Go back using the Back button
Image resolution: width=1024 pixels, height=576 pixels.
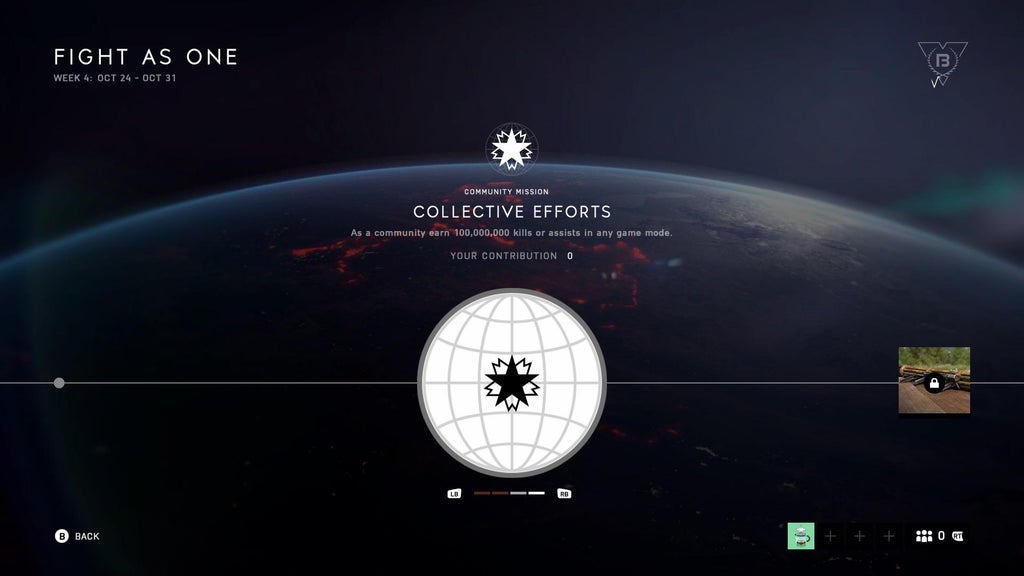[77, 536]
